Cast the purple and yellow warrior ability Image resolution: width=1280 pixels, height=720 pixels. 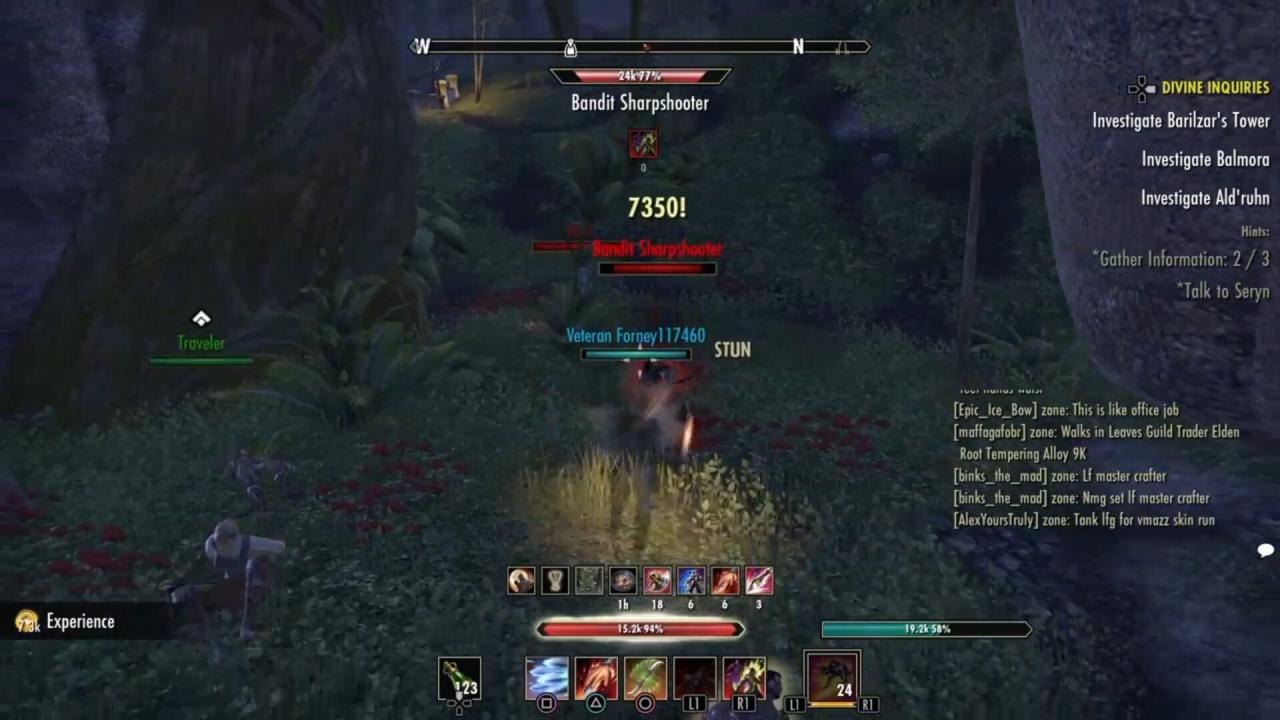tap(744, 678)
